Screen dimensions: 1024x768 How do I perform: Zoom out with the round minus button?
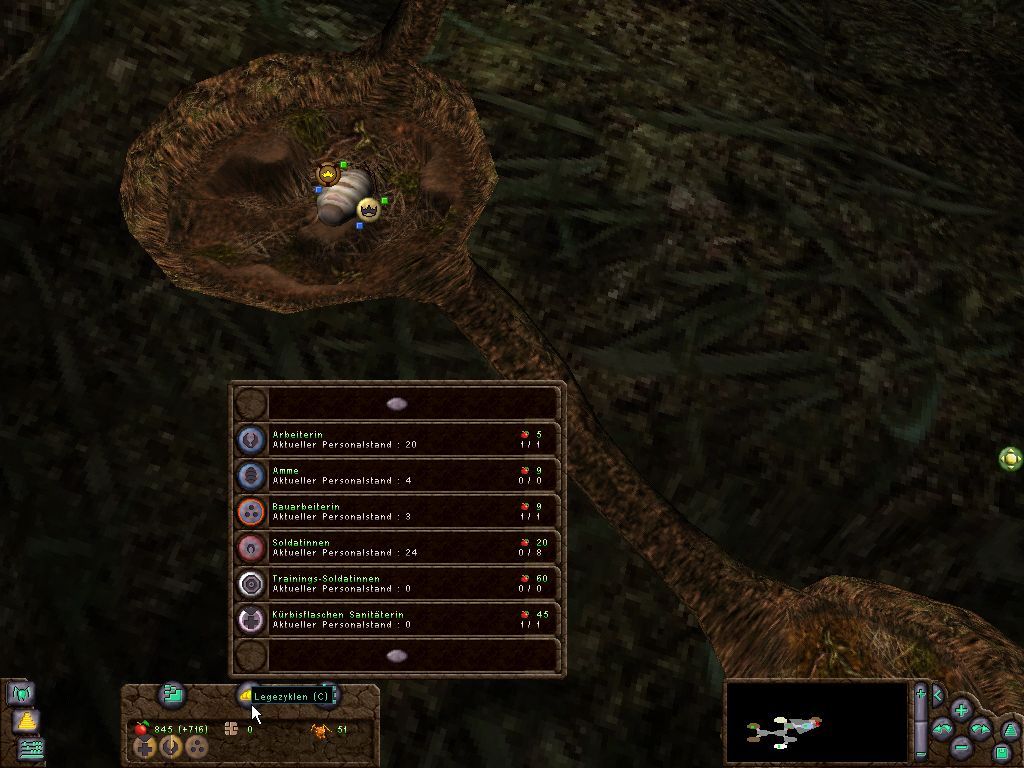[x=961, y=747]
